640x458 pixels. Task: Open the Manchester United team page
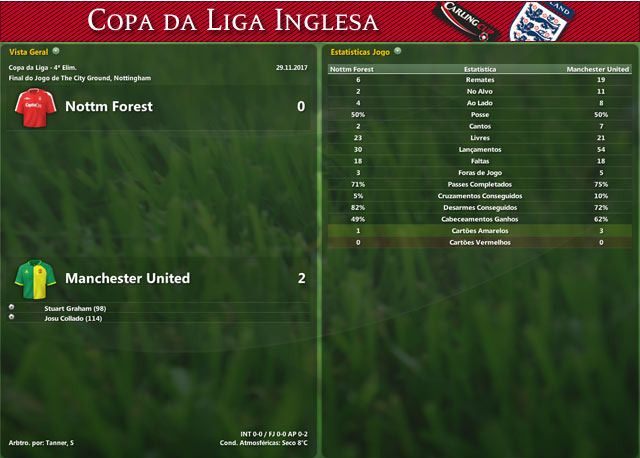(x=127, y=278)
